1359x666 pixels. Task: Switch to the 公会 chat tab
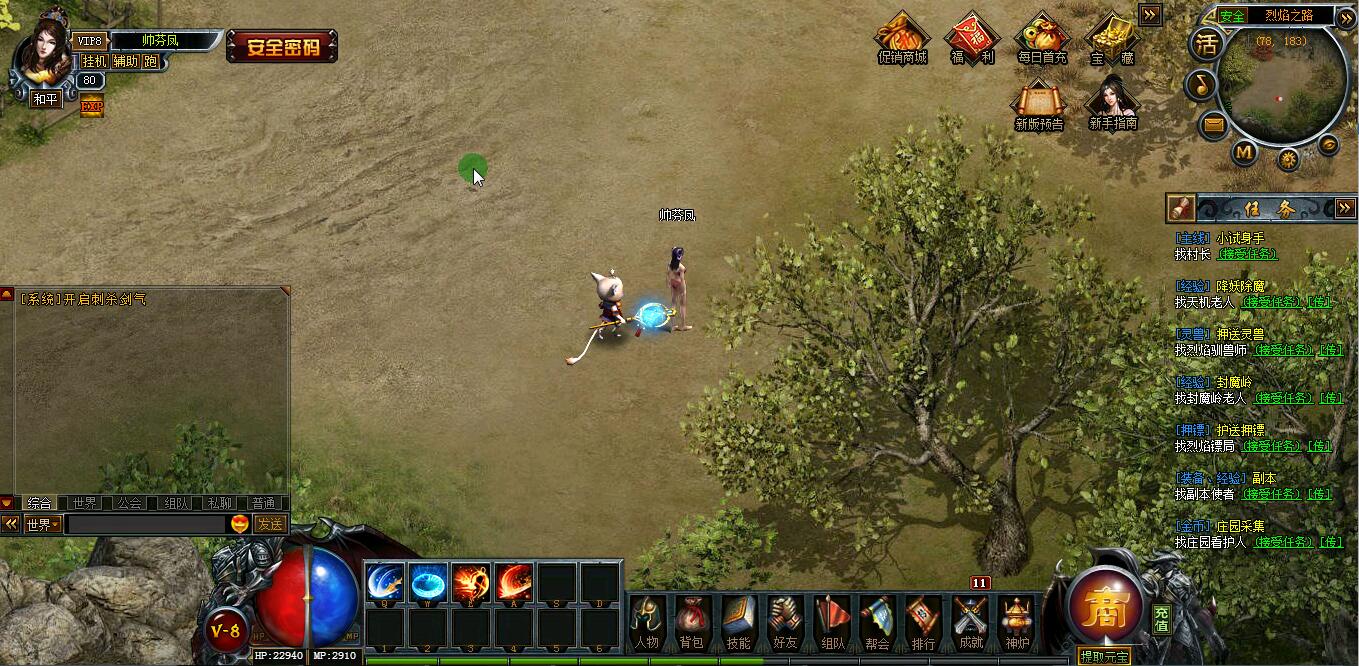pyautogui.click(x=129, y=503)
